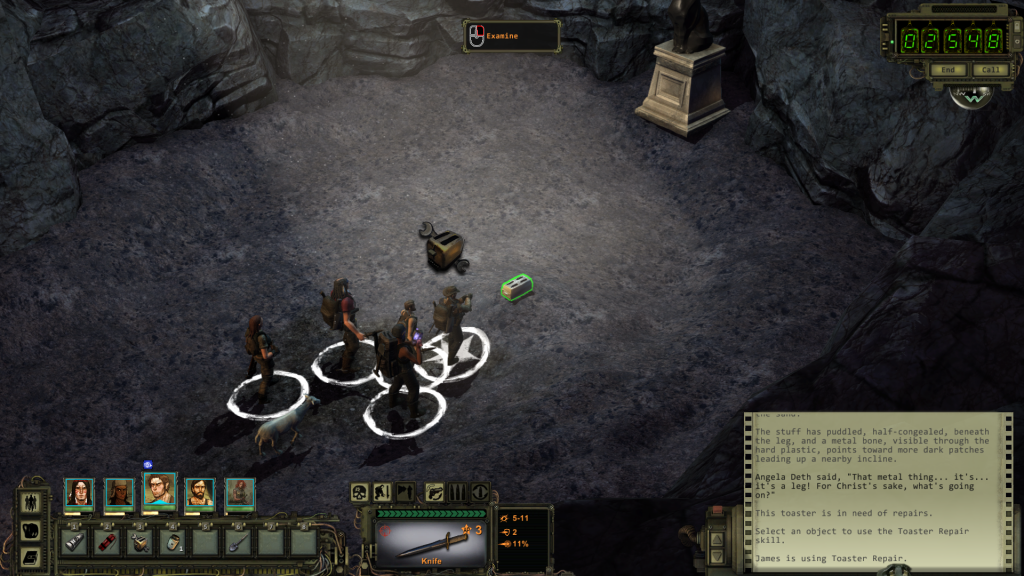Use the dynamite item in the hotbar
Screen dimensions: 1024x576
tap(105, 542)
